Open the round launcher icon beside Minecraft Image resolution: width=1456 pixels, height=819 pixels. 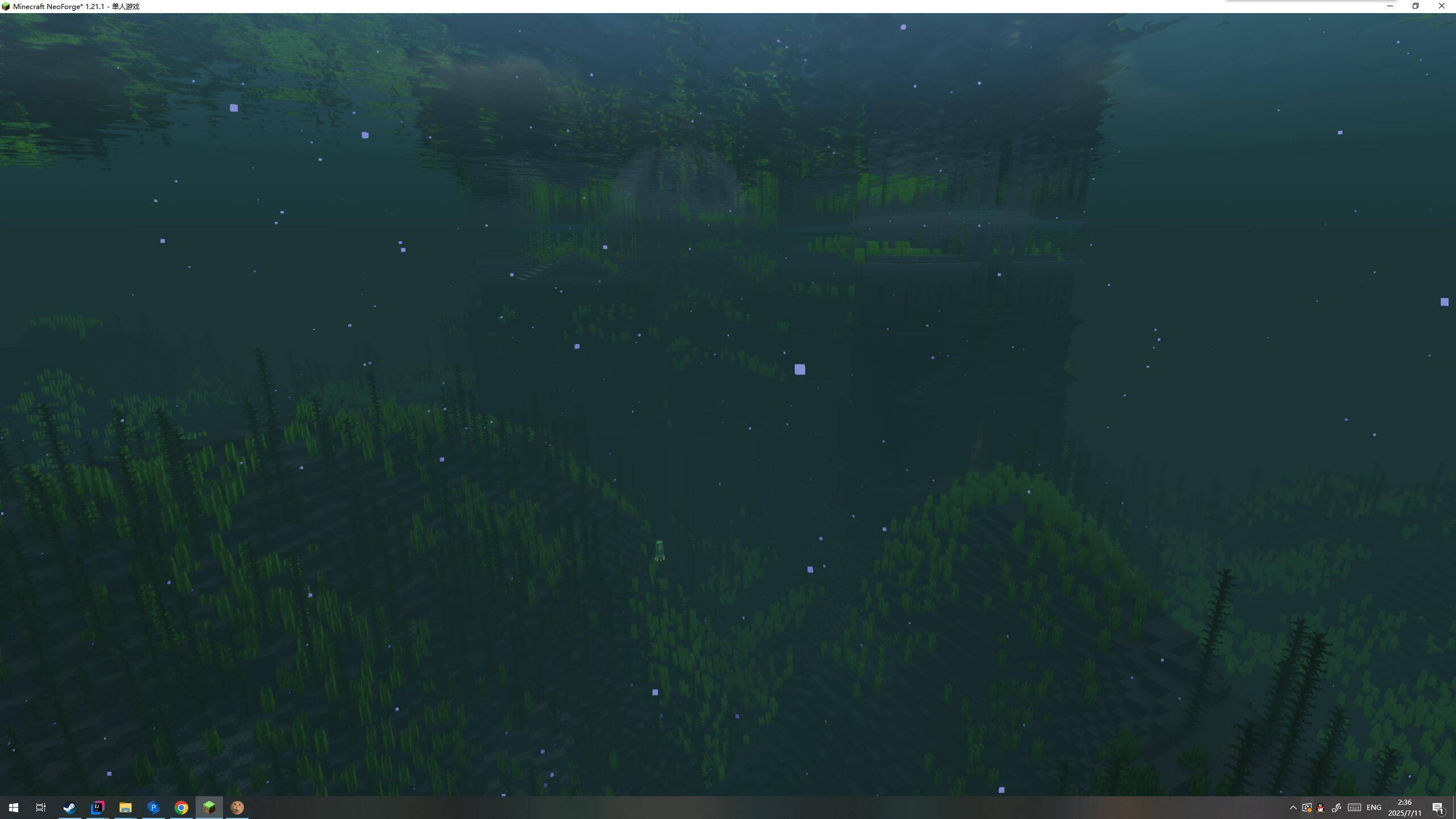237,807
